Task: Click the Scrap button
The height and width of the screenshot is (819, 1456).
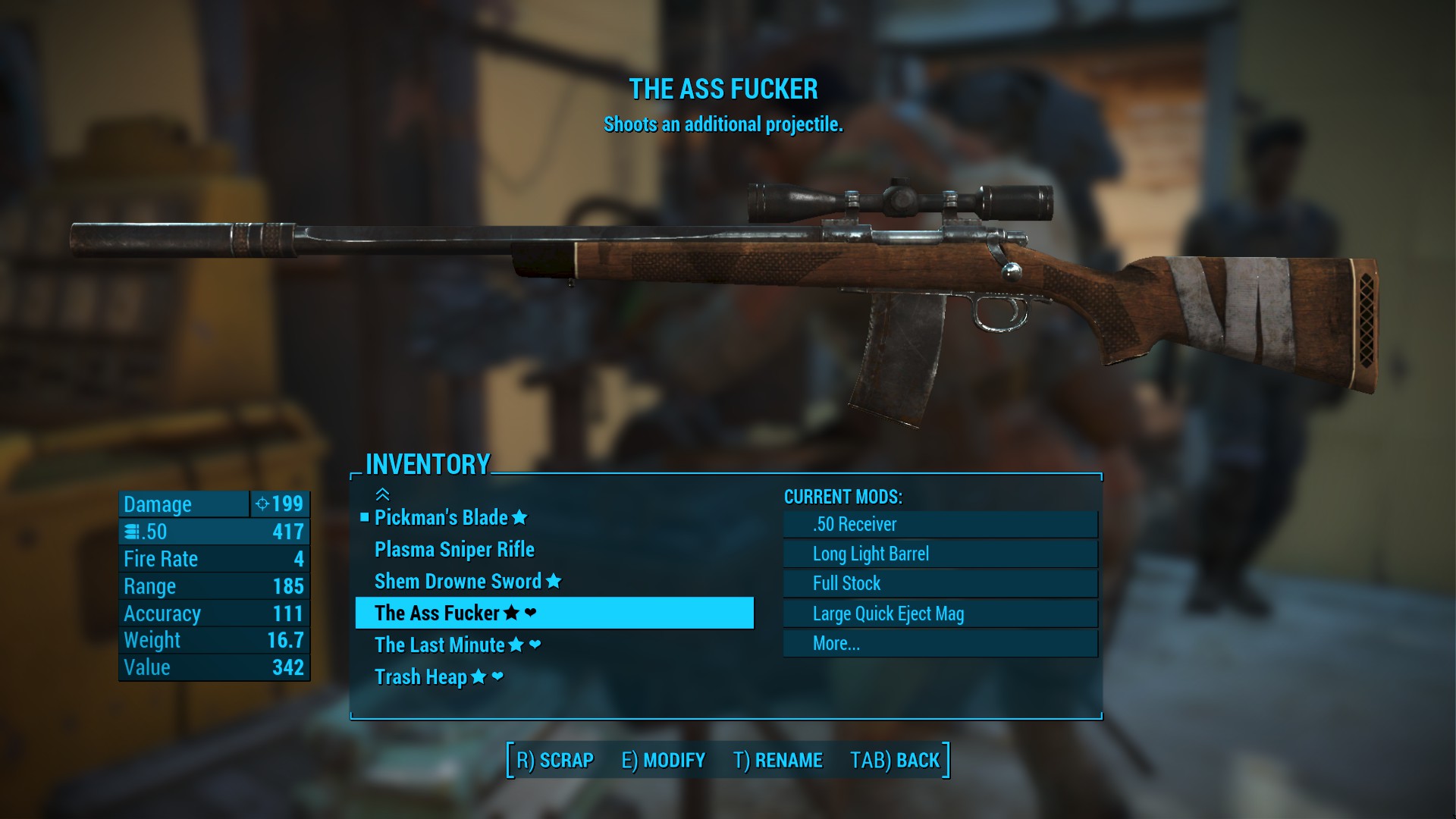Action: pos(555,760)
